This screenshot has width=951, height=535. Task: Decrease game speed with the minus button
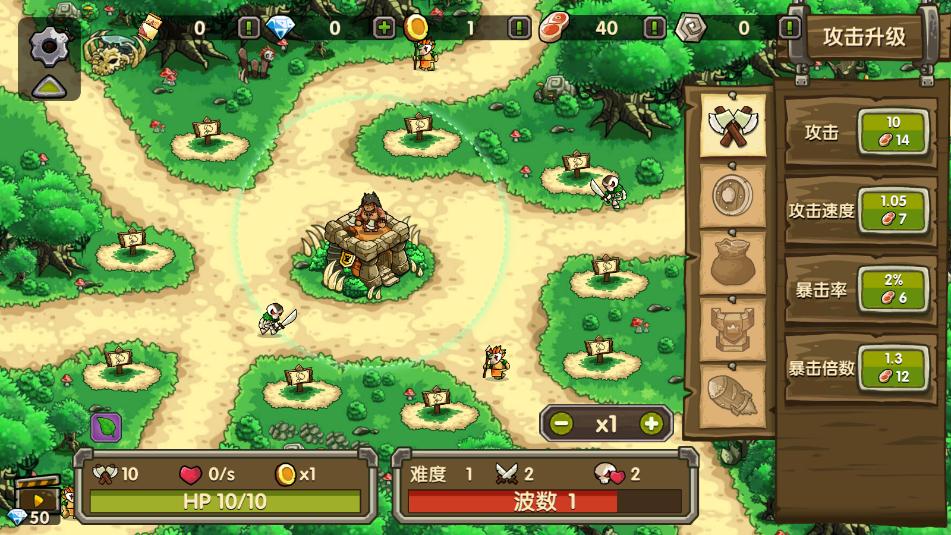tap(562, 423)
